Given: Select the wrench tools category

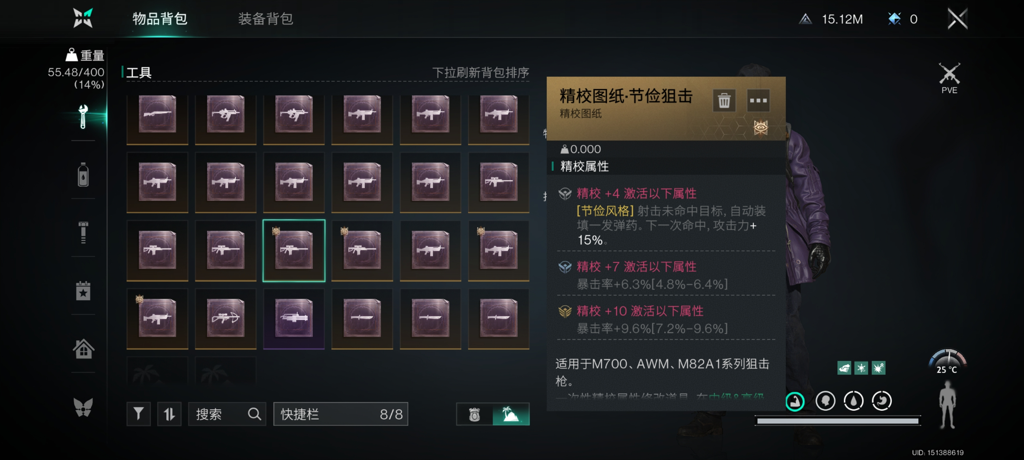Looking at the screenshot, I should [x=84, y=118].
